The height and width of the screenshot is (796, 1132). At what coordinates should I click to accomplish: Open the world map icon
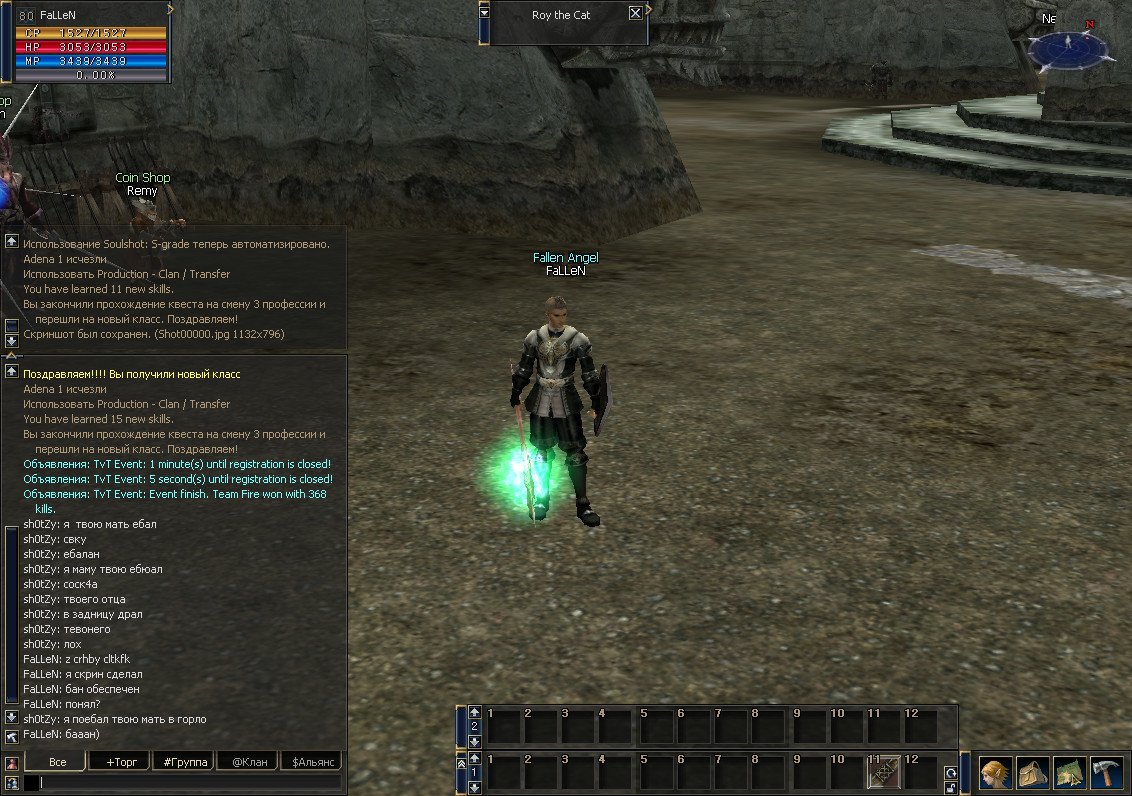(1069, 773)
